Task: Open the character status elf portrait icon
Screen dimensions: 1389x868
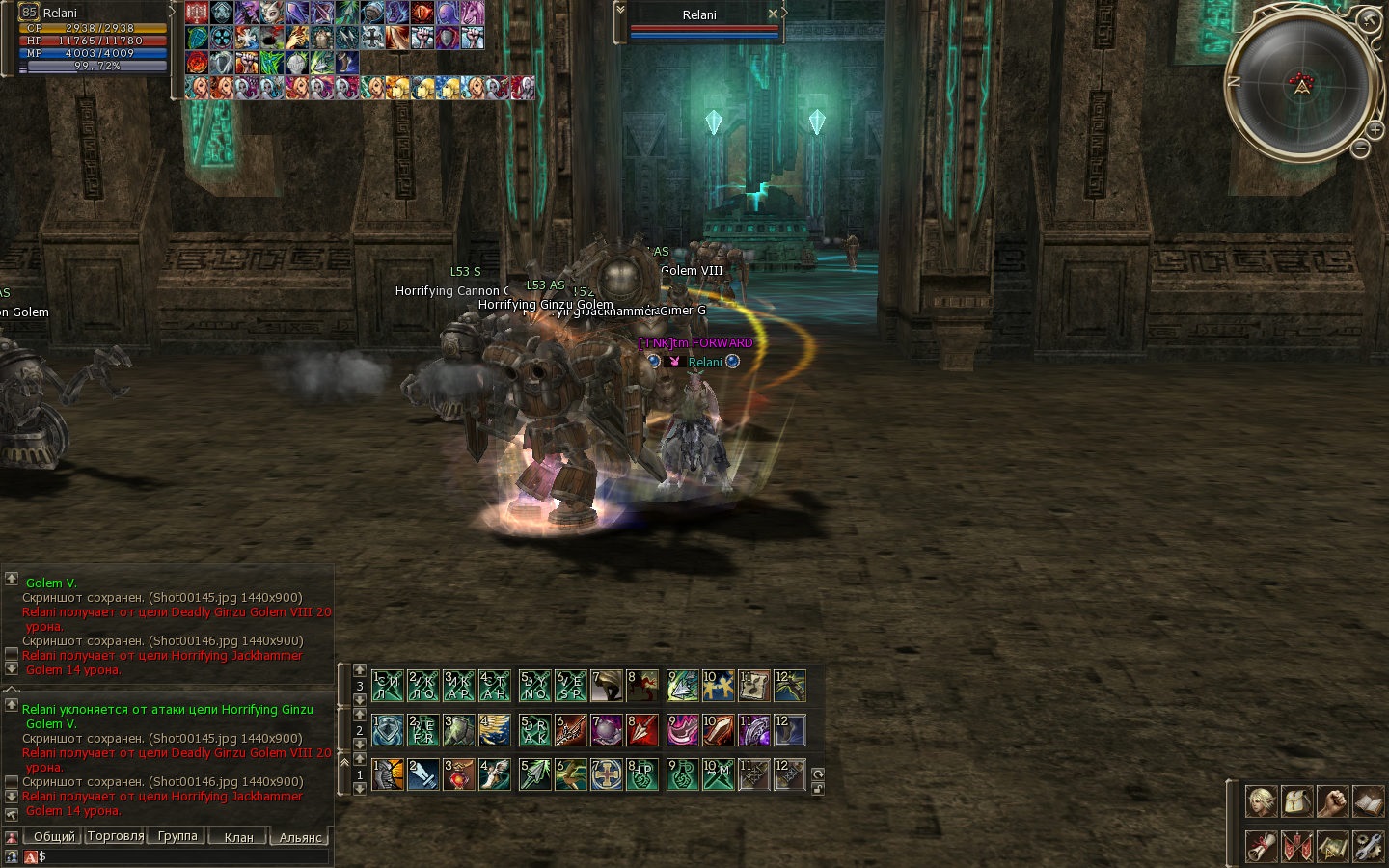Action: pos(1262,801)
